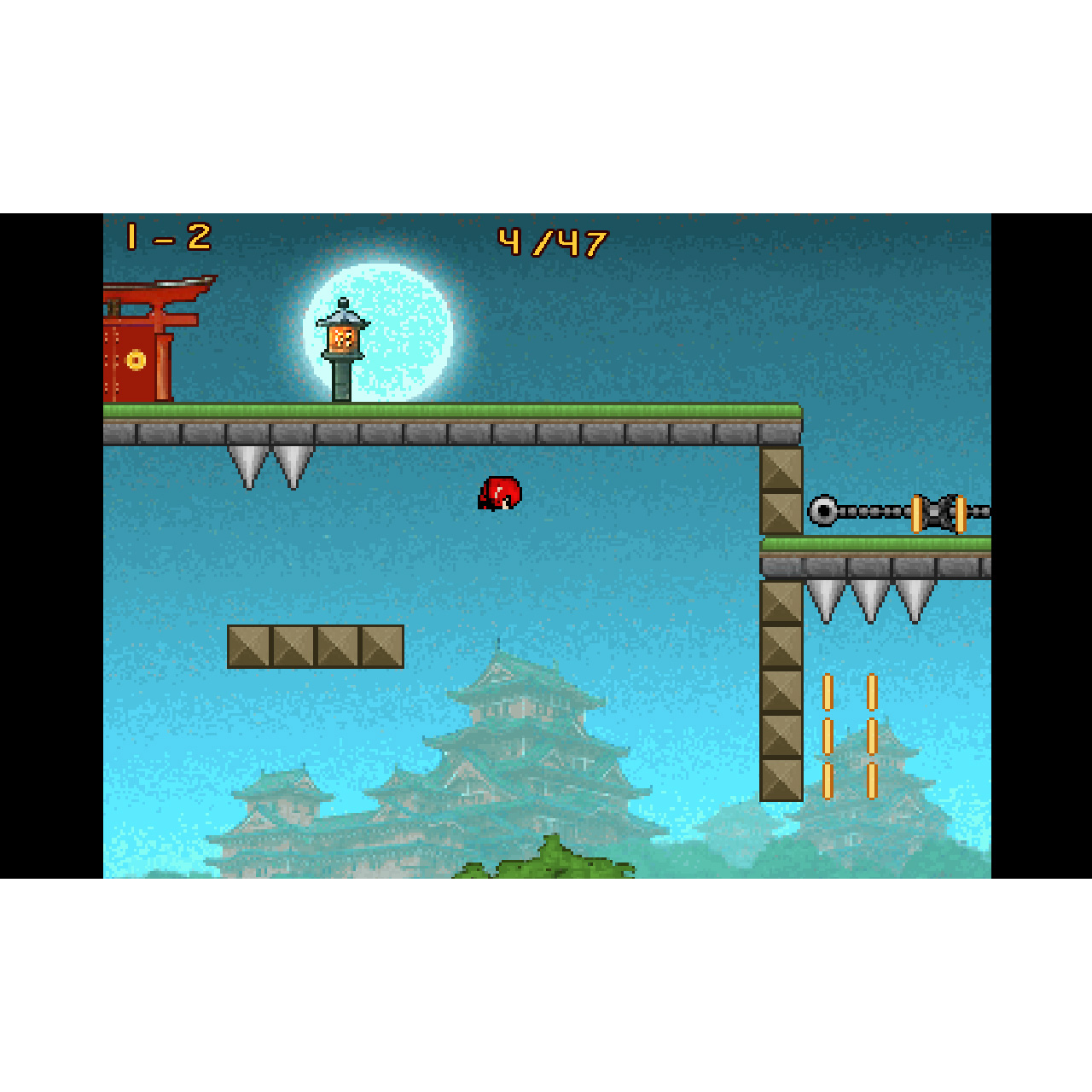Select the chain launcher device on the right edge
The height and width of the screenshot is (1092, 1092).
point(938,512)
